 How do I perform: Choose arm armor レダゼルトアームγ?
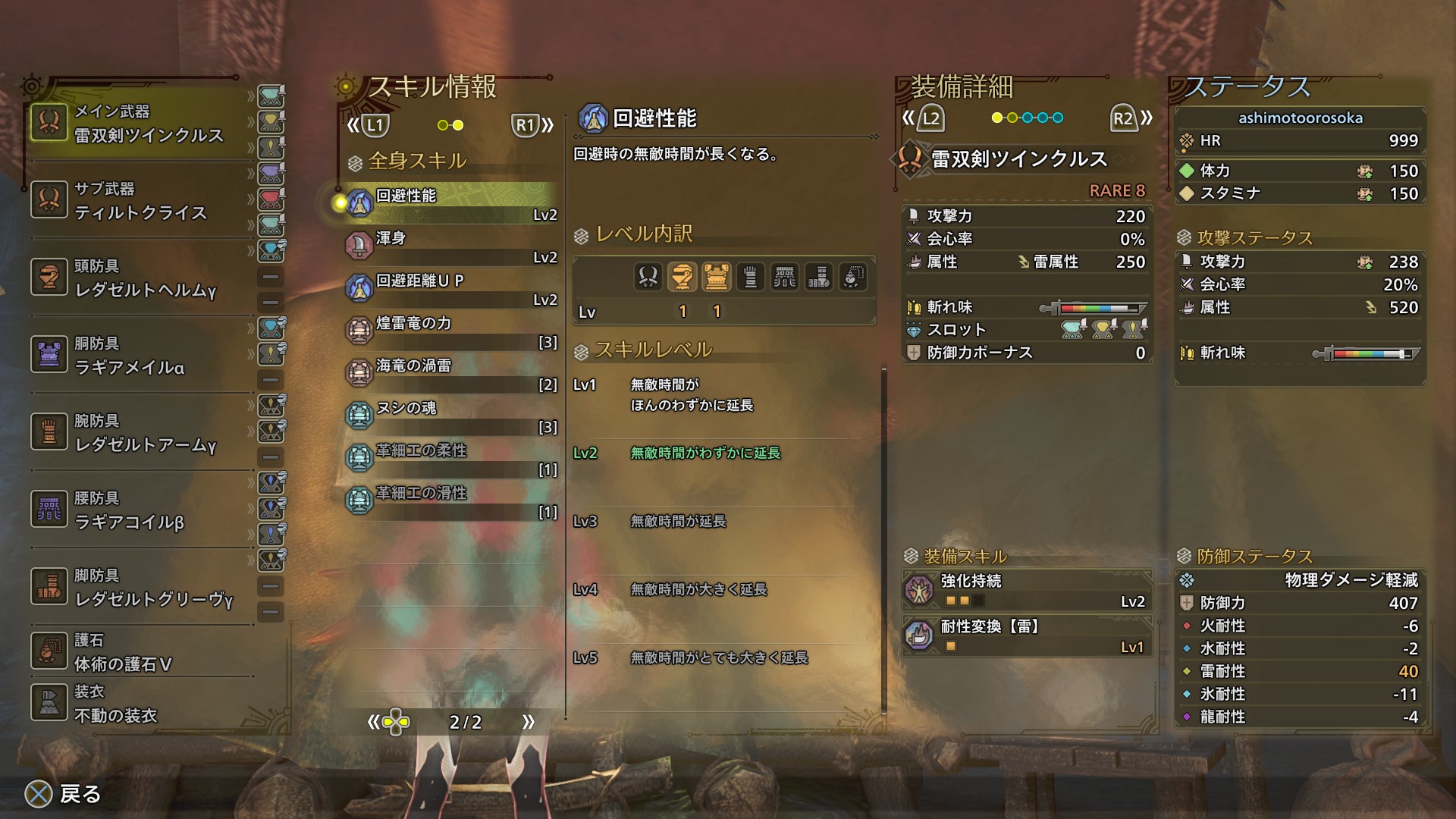[x=140, y=433]
